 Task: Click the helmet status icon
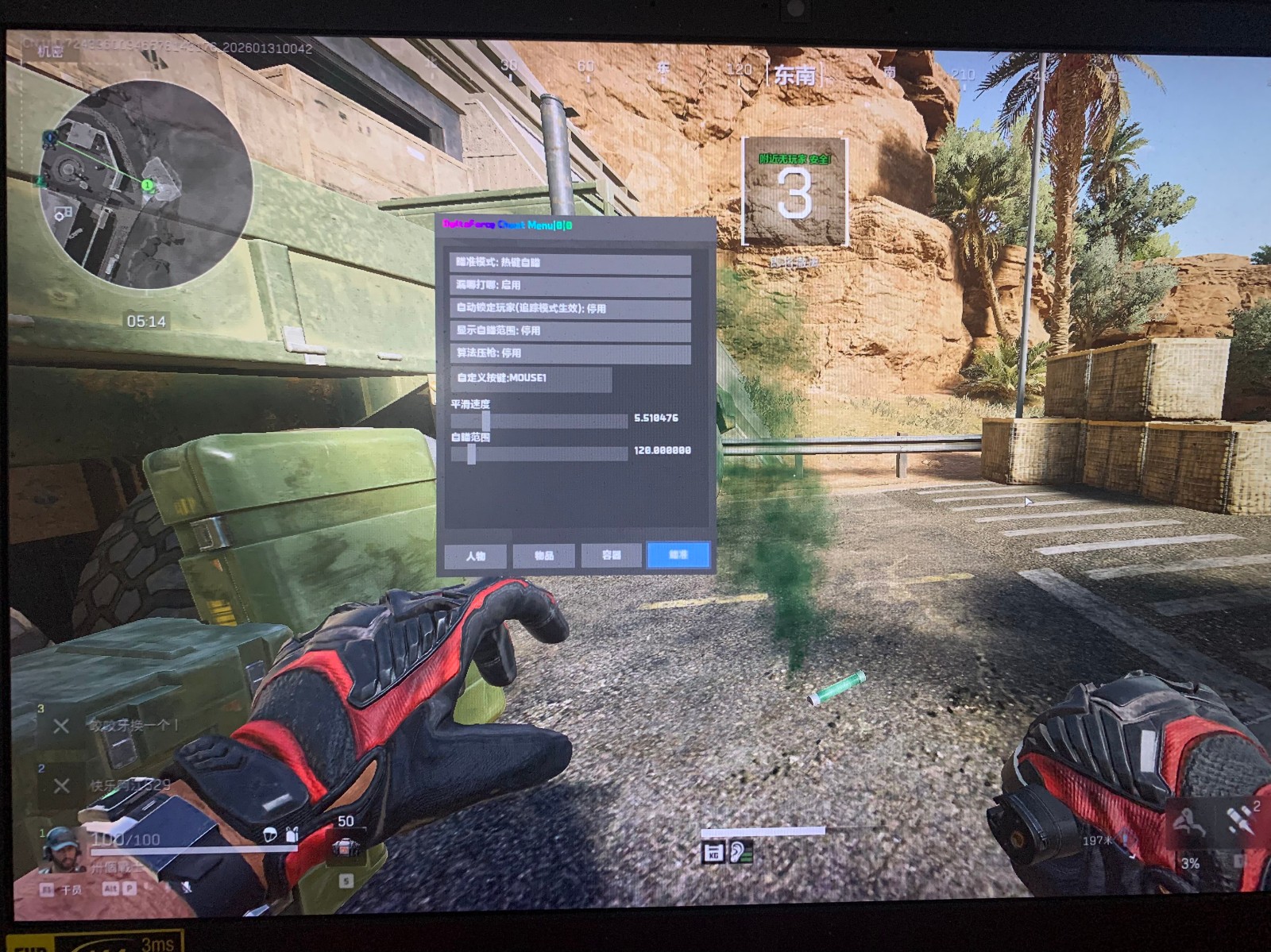click(270, 835)
